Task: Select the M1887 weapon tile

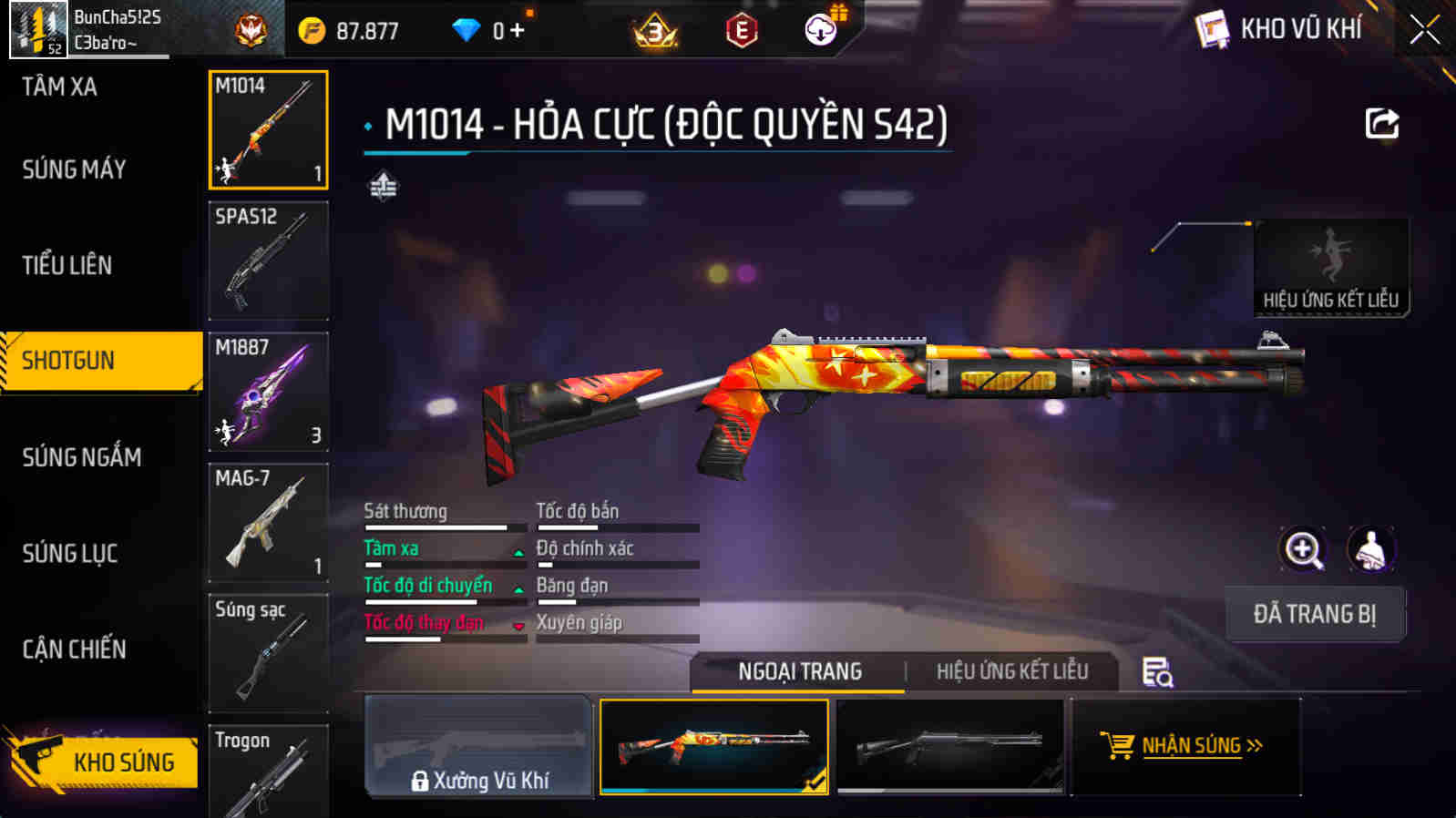Action: tap(268, 392)
